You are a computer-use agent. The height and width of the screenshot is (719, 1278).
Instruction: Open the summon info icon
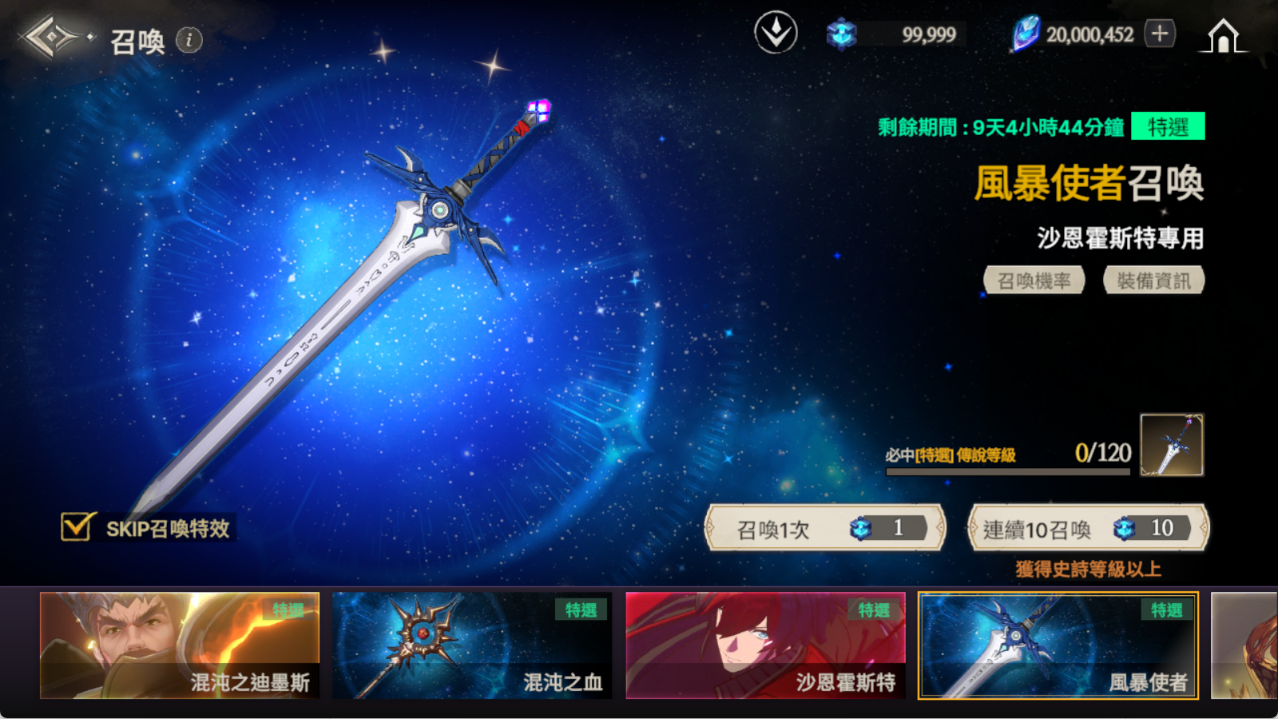click(189, 40)
